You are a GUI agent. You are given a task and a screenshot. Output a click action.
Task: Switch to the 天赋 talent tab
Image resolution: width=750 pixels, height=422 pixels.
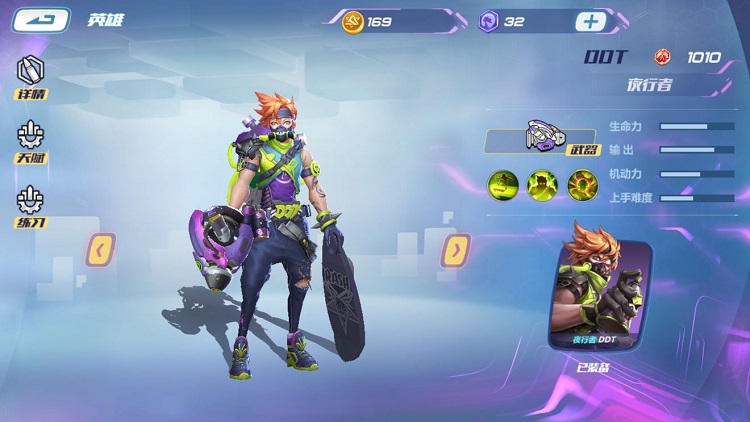(x=31, y=142)
